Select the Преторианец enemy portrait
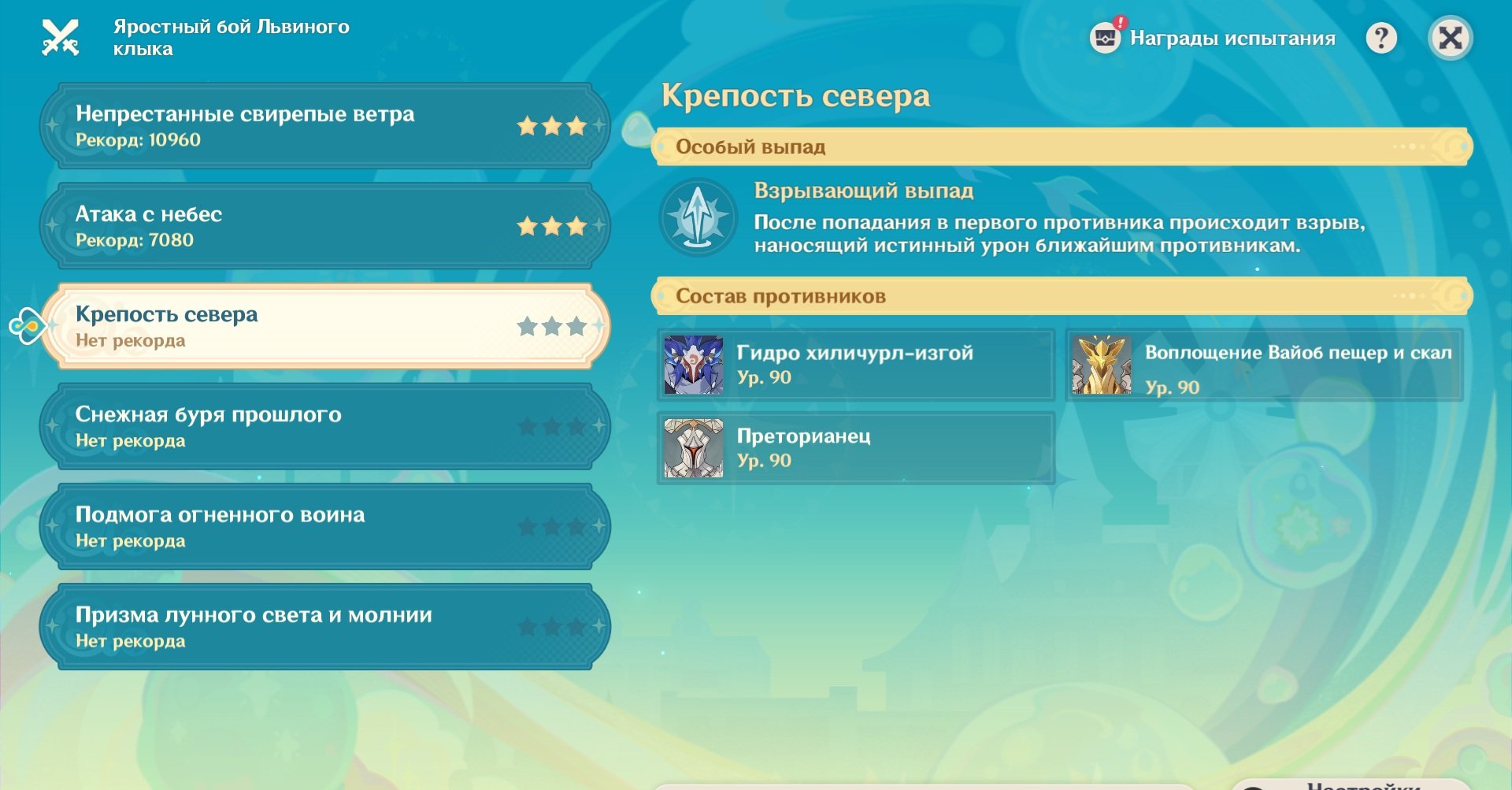Screen dimensions: 1512x790 click(x=693, y=448)
